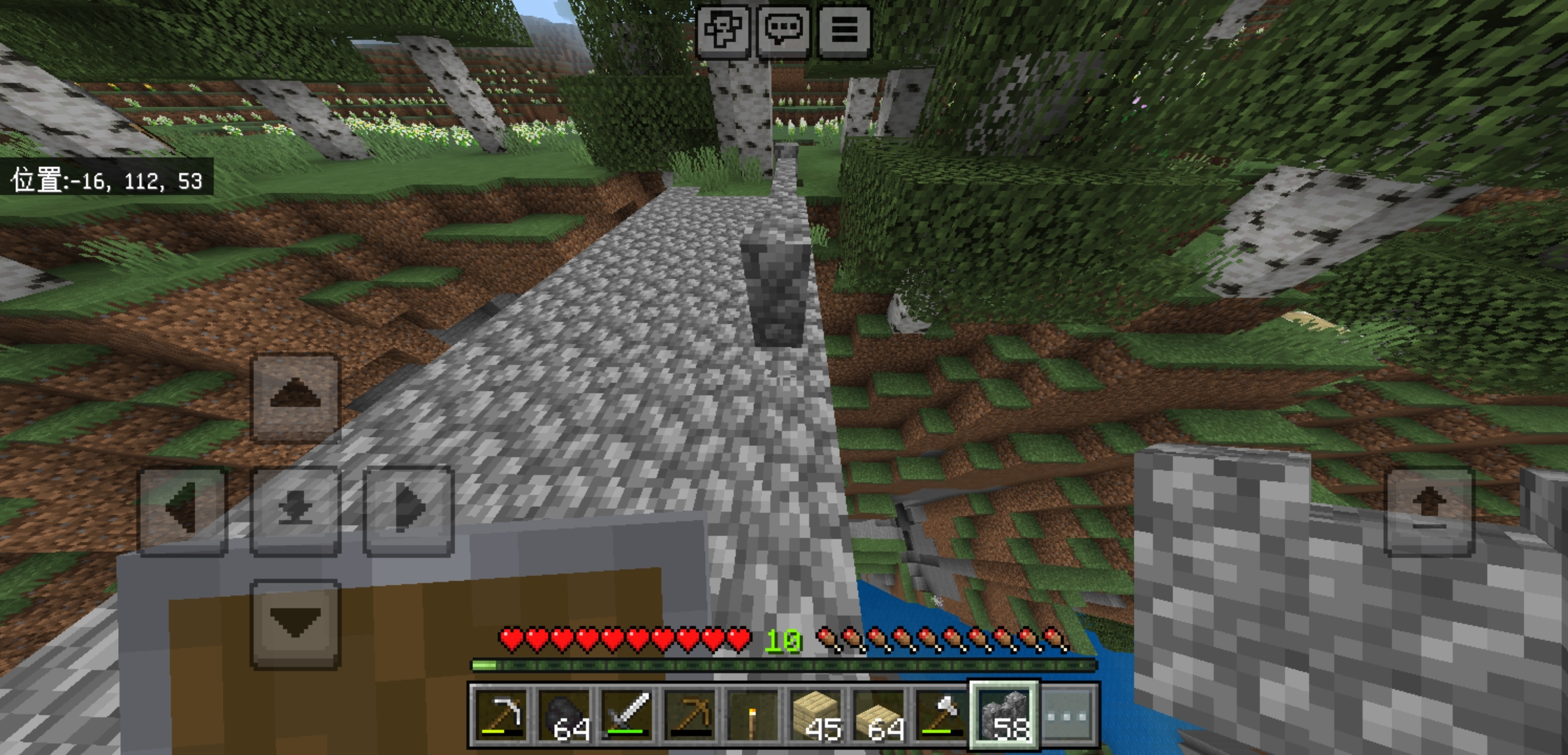Viewport: 1568px width, 755px height.
Task: Open the chat speech bubble button
Action: (783, 30)
